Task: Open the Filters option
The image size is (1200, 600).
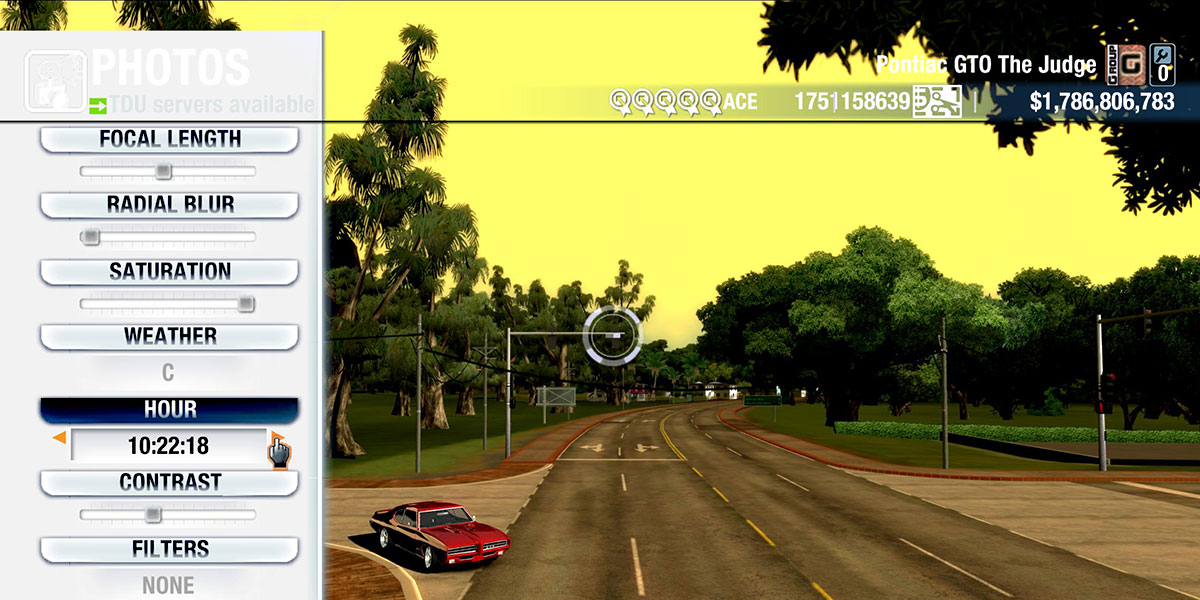Action: point(169,549)
